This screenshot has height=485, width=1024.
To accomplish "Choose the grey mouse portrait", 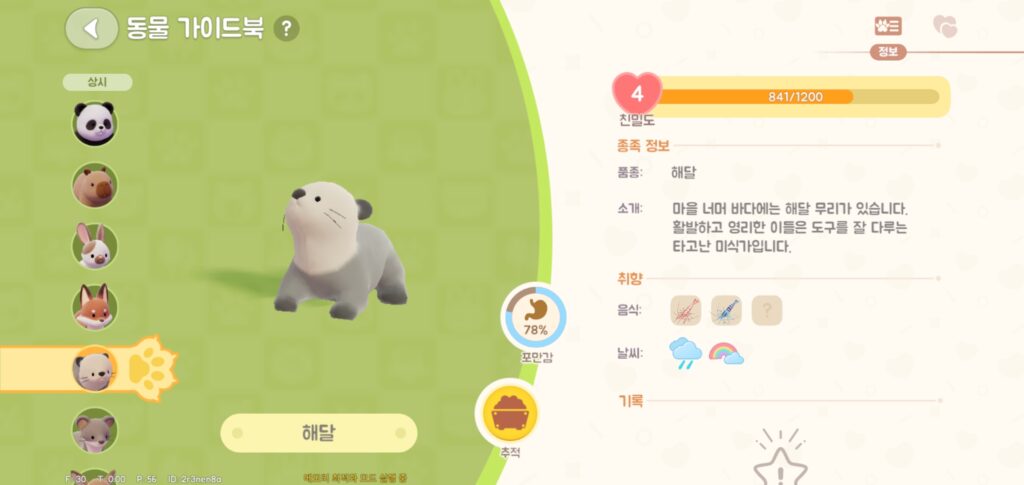I will click(x=95, y=430).
